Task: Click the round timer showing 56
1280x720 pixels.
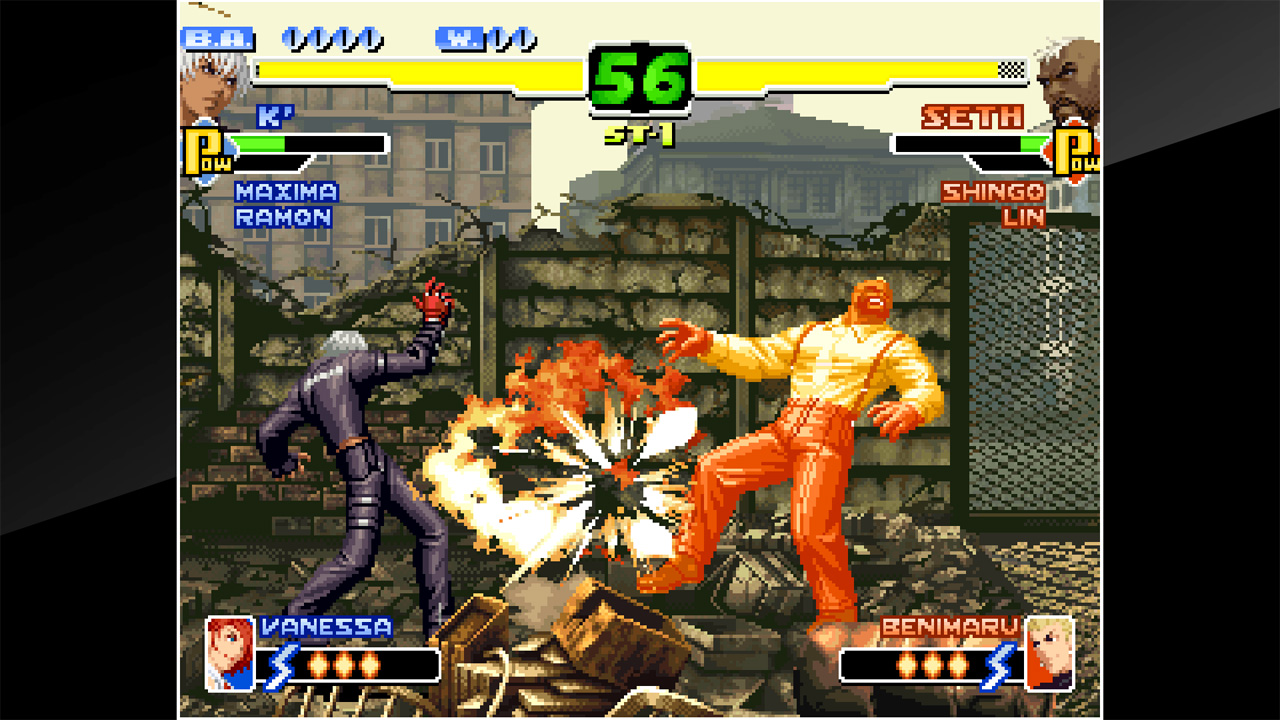Action: [x=639, y=75]
